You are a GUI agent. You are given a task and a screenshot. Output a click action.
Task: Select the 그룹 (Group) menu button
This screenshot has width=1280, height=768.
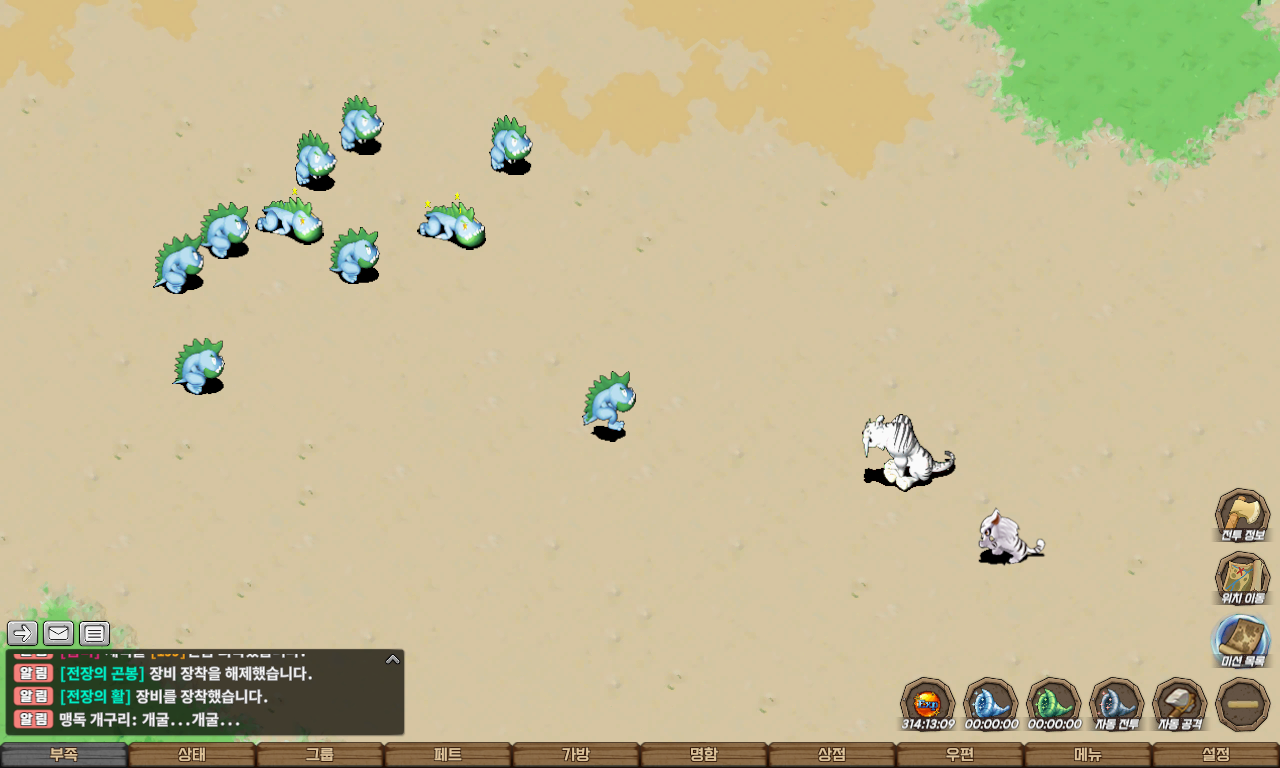tap(319, 755)
